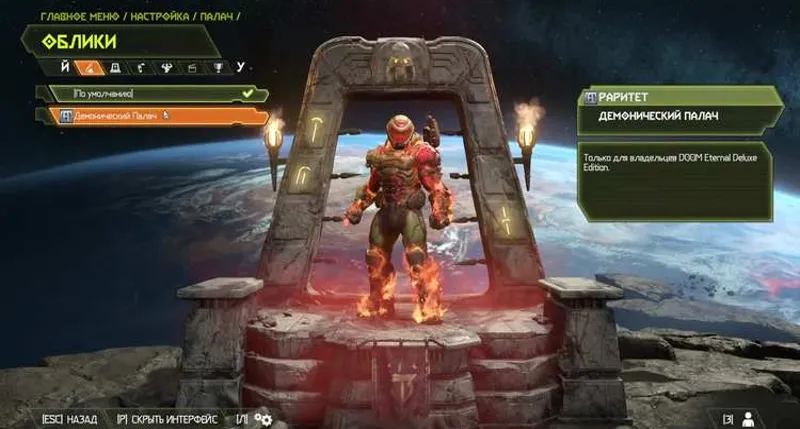Open settings using the gears icon
800x429 pixels.
click(x=264, y=418)
